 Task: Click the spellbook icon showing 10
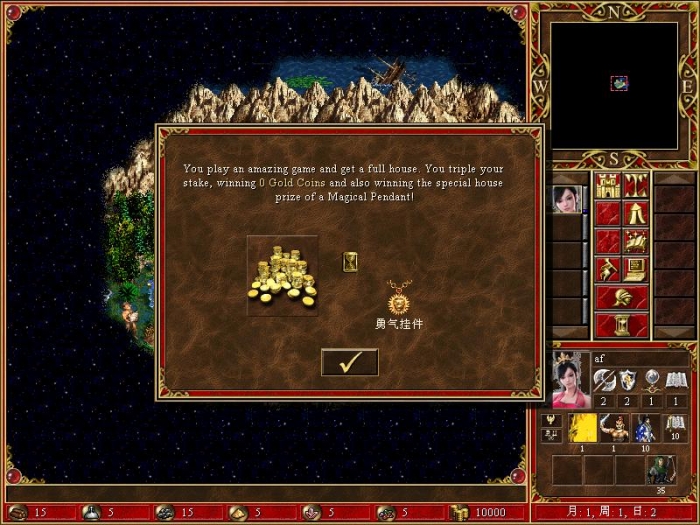point(676,428)
